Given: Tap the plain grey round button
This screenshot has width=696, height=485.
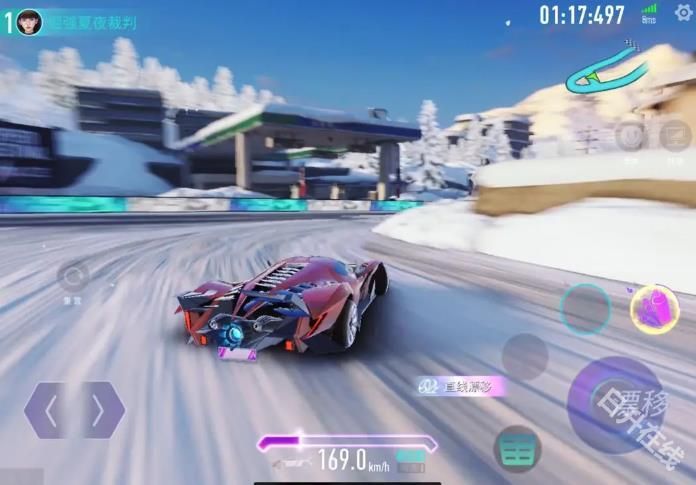Looking at the screenshot, I should tap(524, 356).
